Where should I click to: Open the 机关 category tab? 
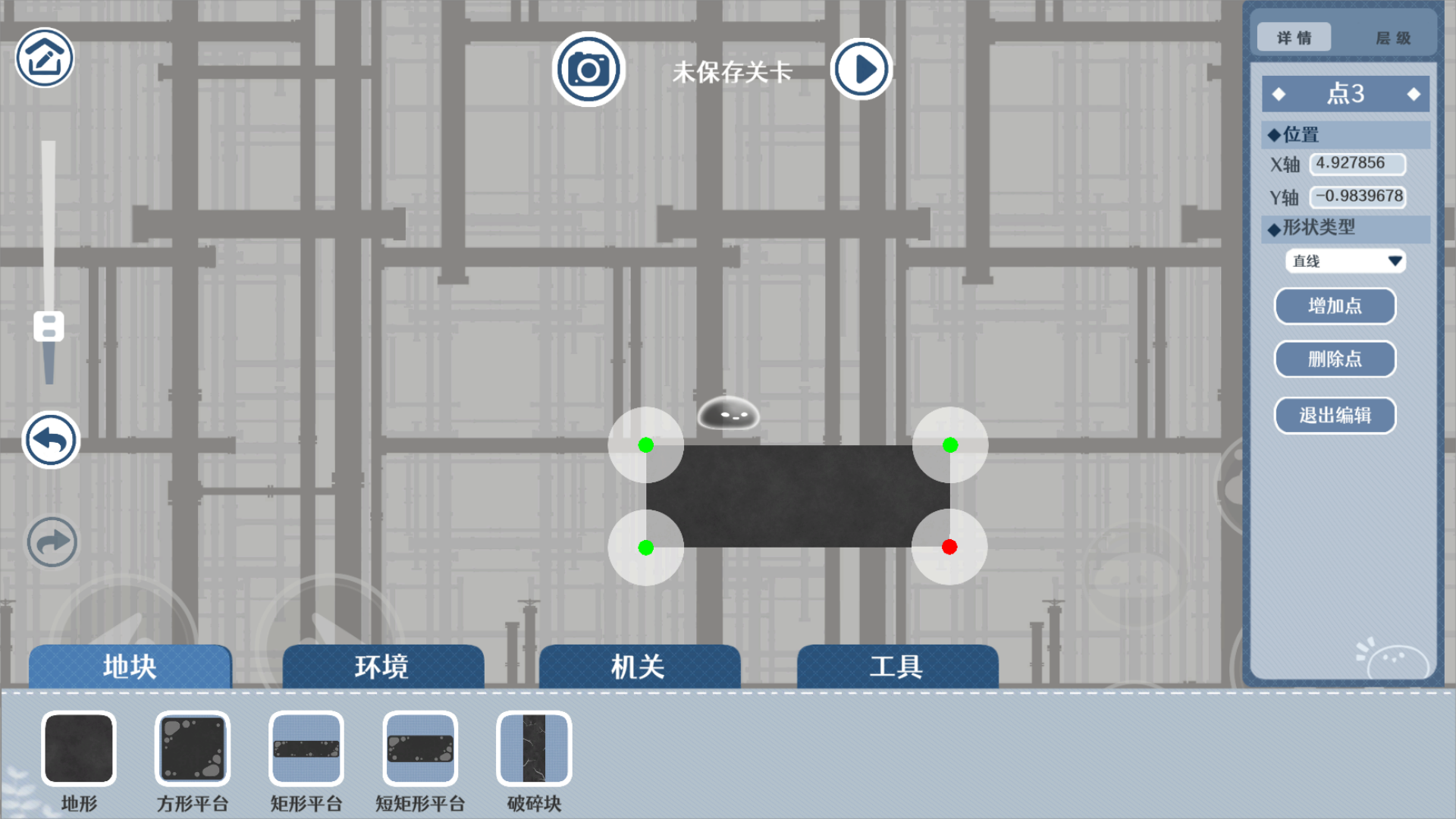638,667
